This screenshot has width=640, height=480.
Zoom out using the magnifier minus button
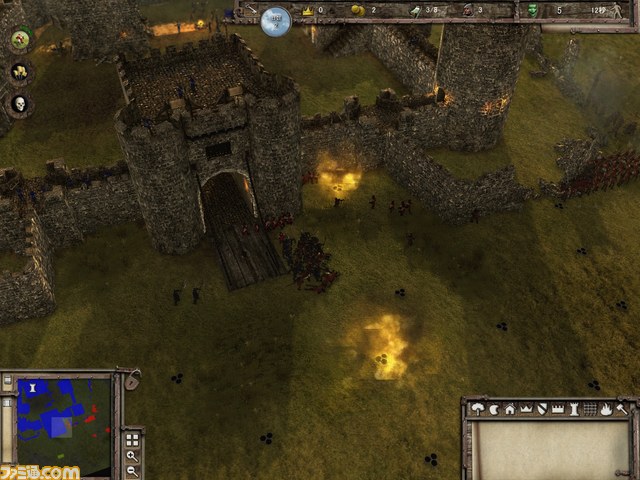[x=133, y=471]
